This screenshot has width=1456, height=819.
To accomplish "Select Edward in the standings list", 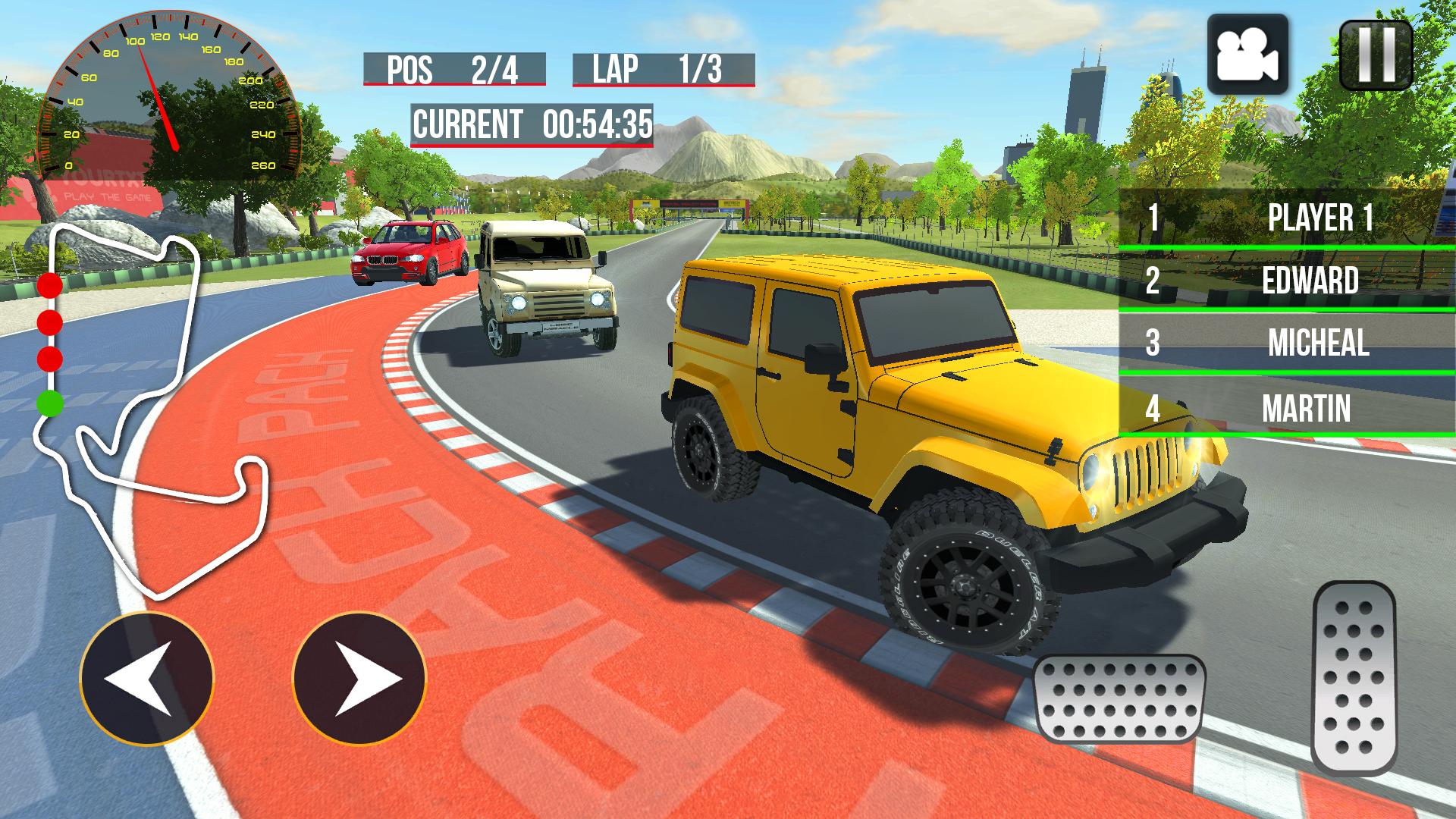I will [1286, 281].
